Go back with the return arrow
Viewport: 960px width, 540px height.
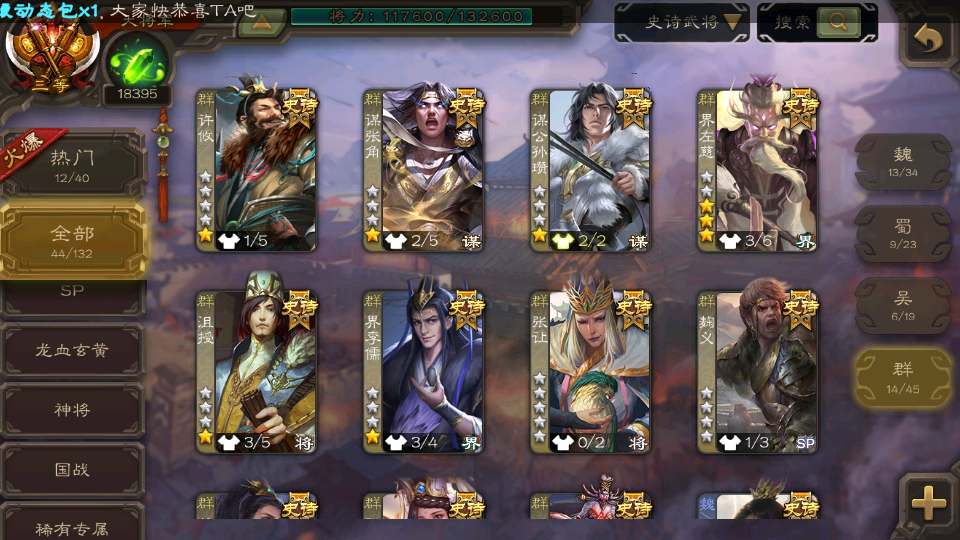pyautogui.click(x=929, y=40)
